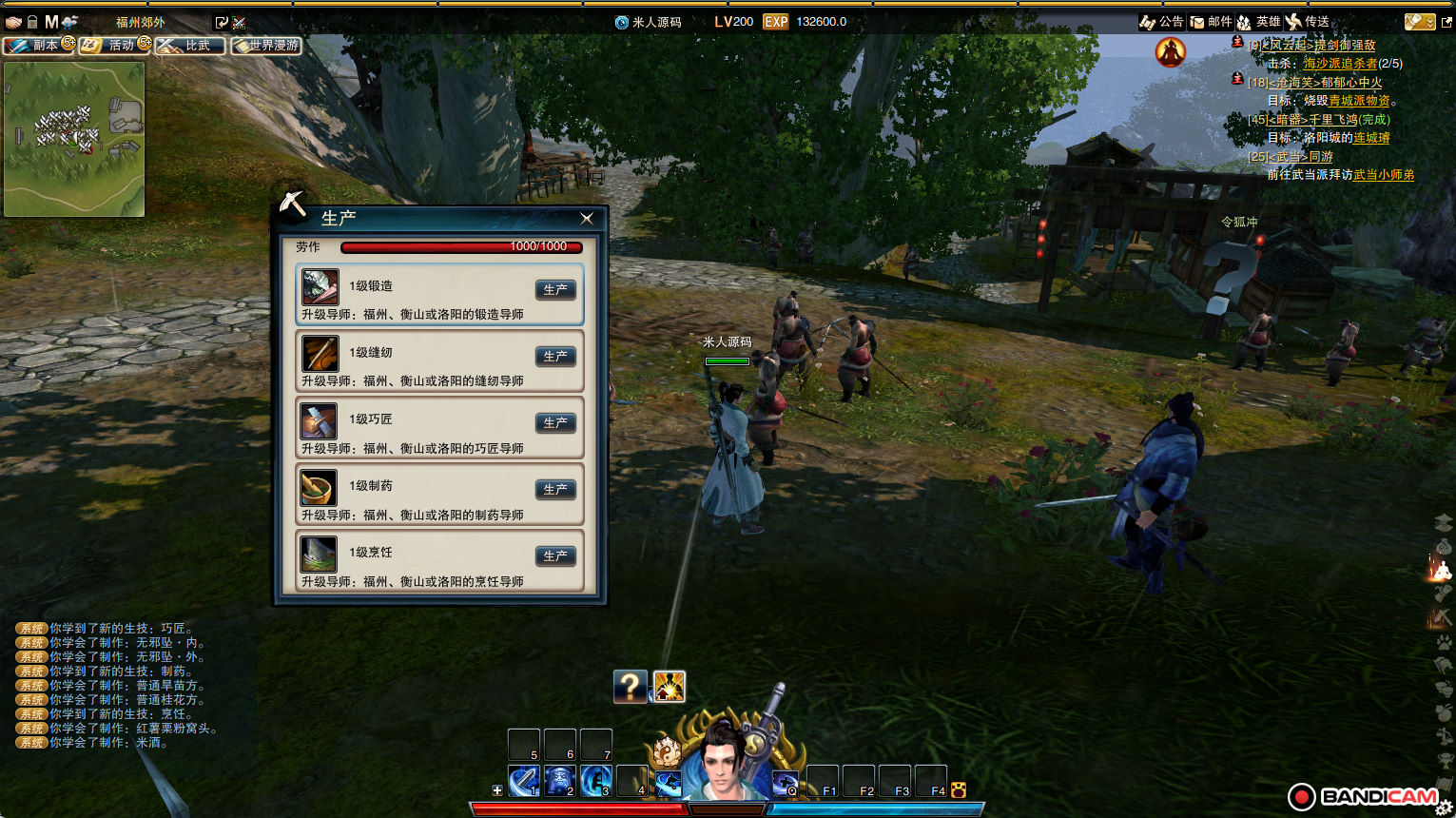Open the 公告 announcements
Screen dimensions: 1456x818
[x=1161, y=22]
